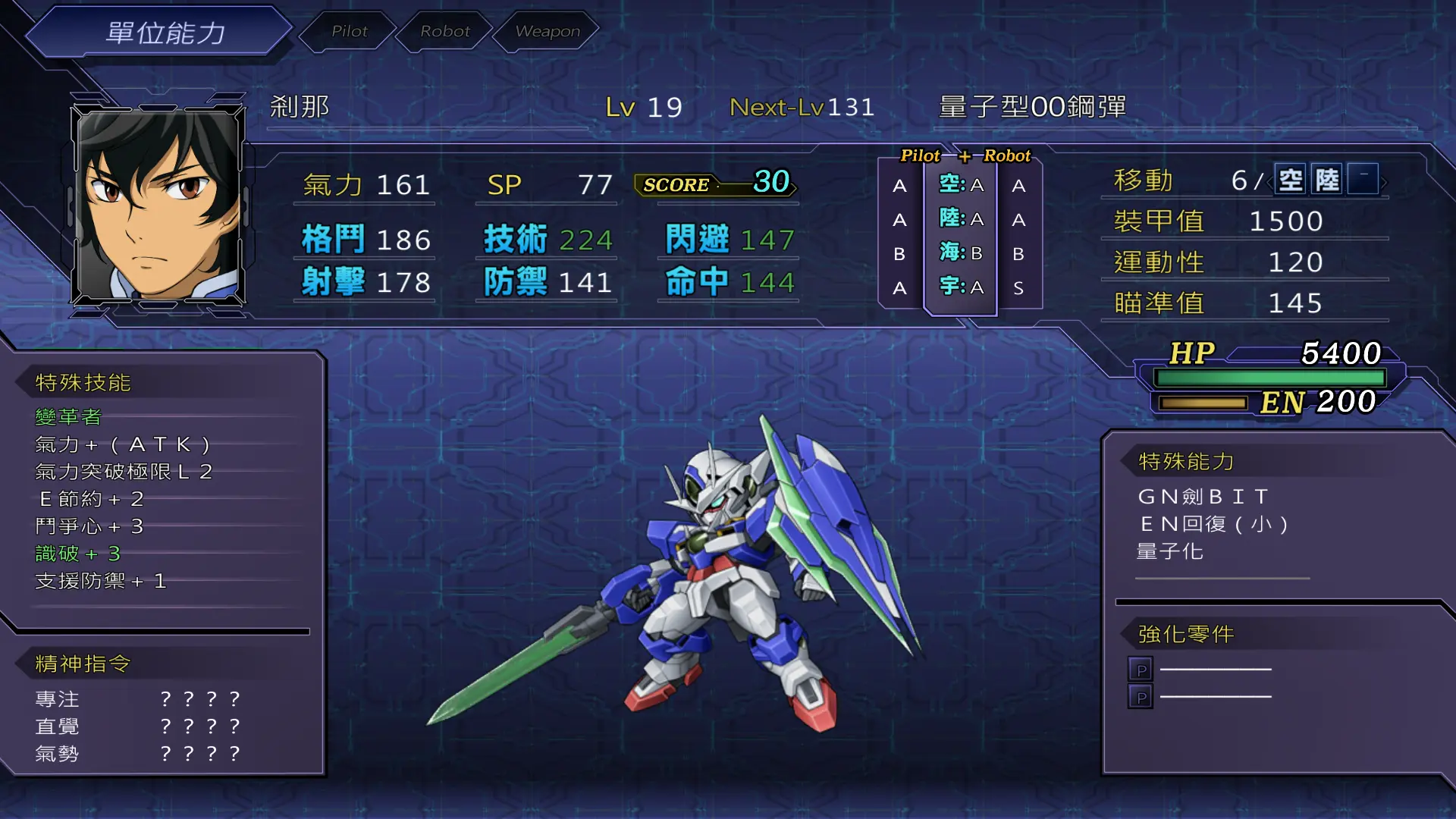Select the 氣力+(ATK) skill row
Viewport: 1456px width, 819px height.
[x=122, y=444]
